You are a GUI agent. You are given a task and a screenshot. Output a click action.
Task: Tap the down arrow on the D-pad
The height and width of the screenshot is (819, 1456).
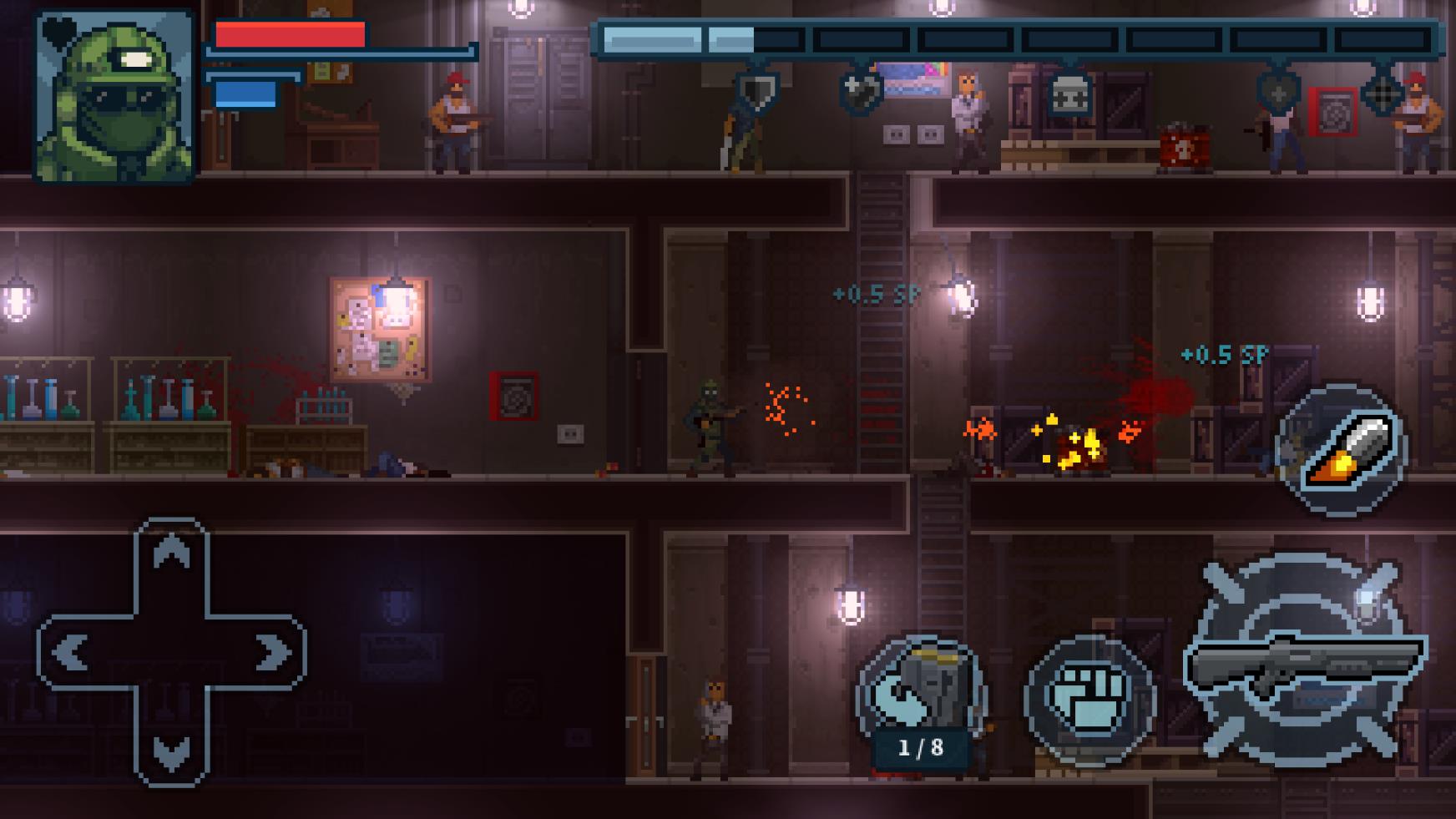(x=171, y=752)
